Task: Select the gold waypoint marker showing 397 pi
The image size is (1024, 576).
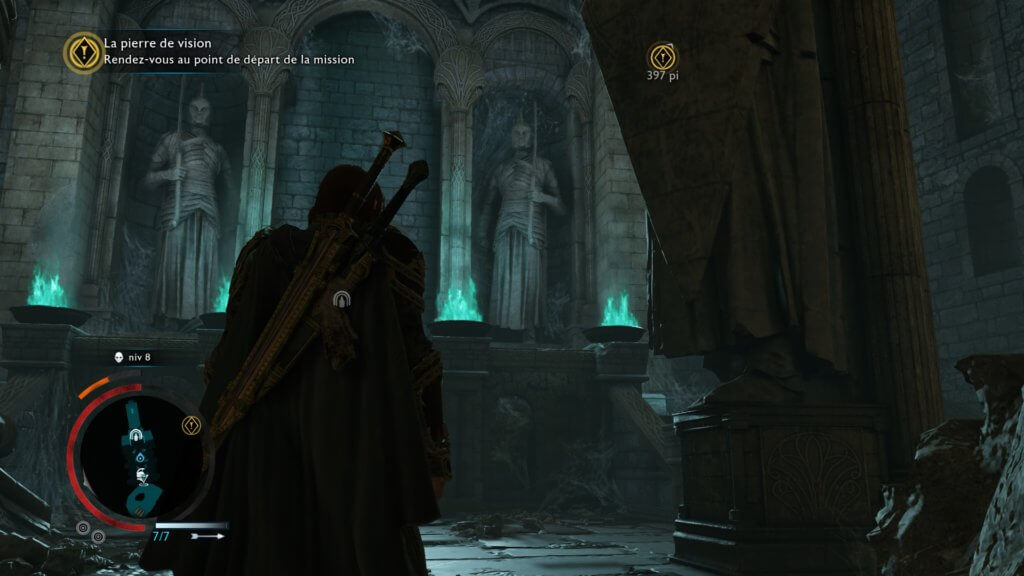Action: coord(662,56)
